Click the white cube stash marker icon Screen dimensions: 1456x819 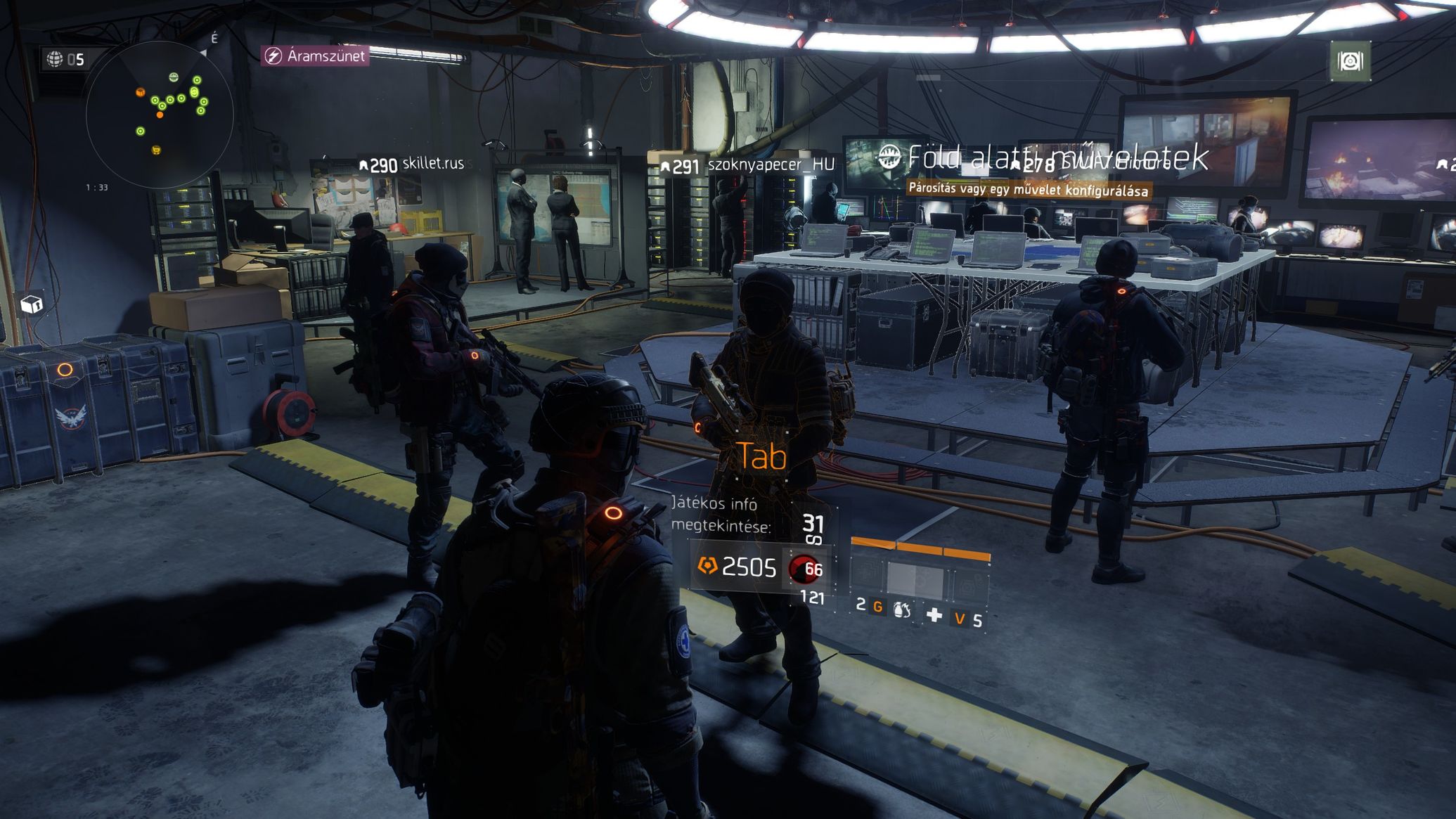(31, 304)
